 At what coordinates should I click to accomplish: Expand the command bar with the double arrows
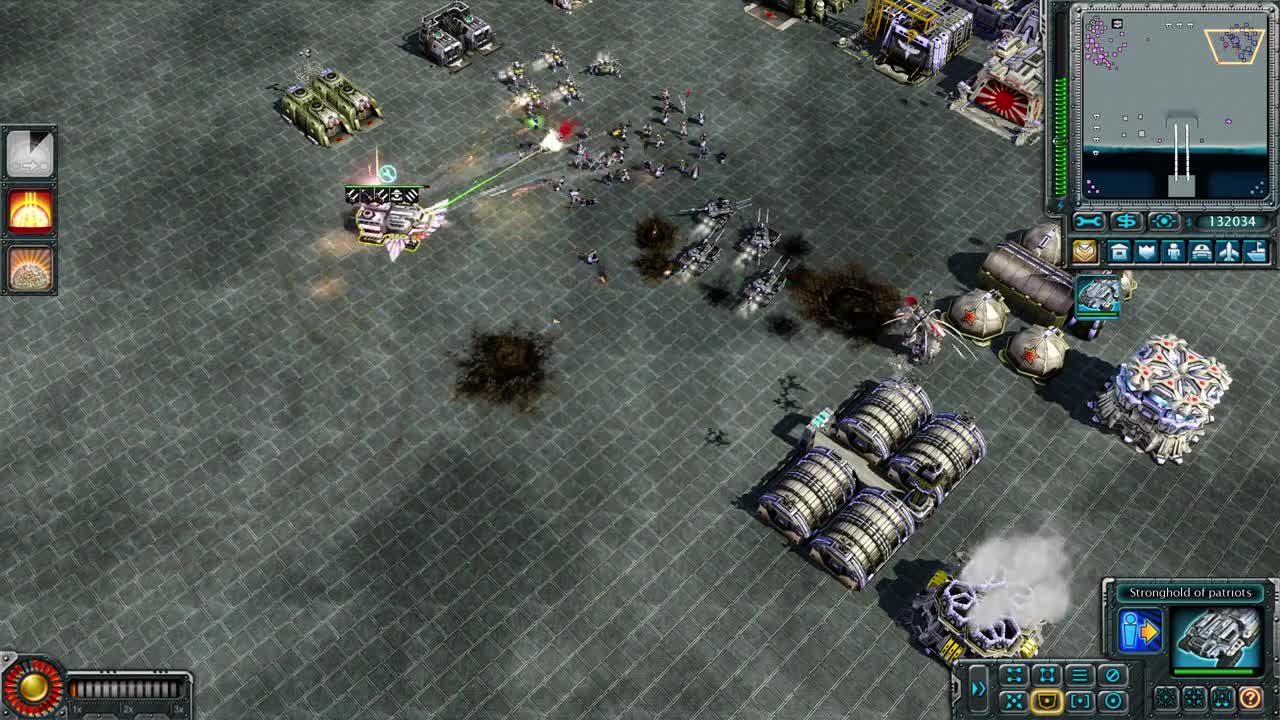(x=979, y=688)
